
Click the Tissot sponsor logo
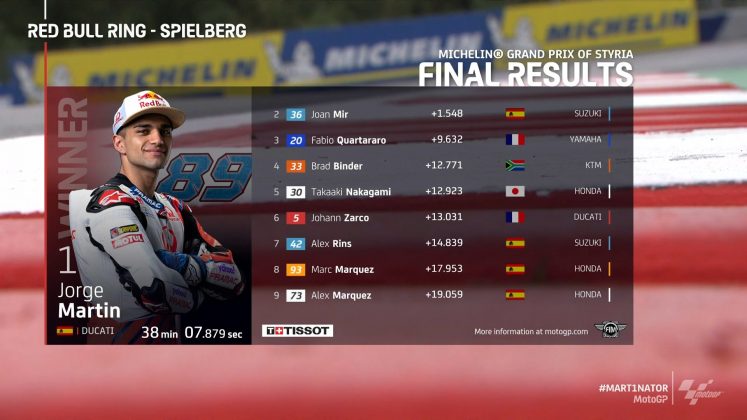pyautogui.click(x=297, y=330)
